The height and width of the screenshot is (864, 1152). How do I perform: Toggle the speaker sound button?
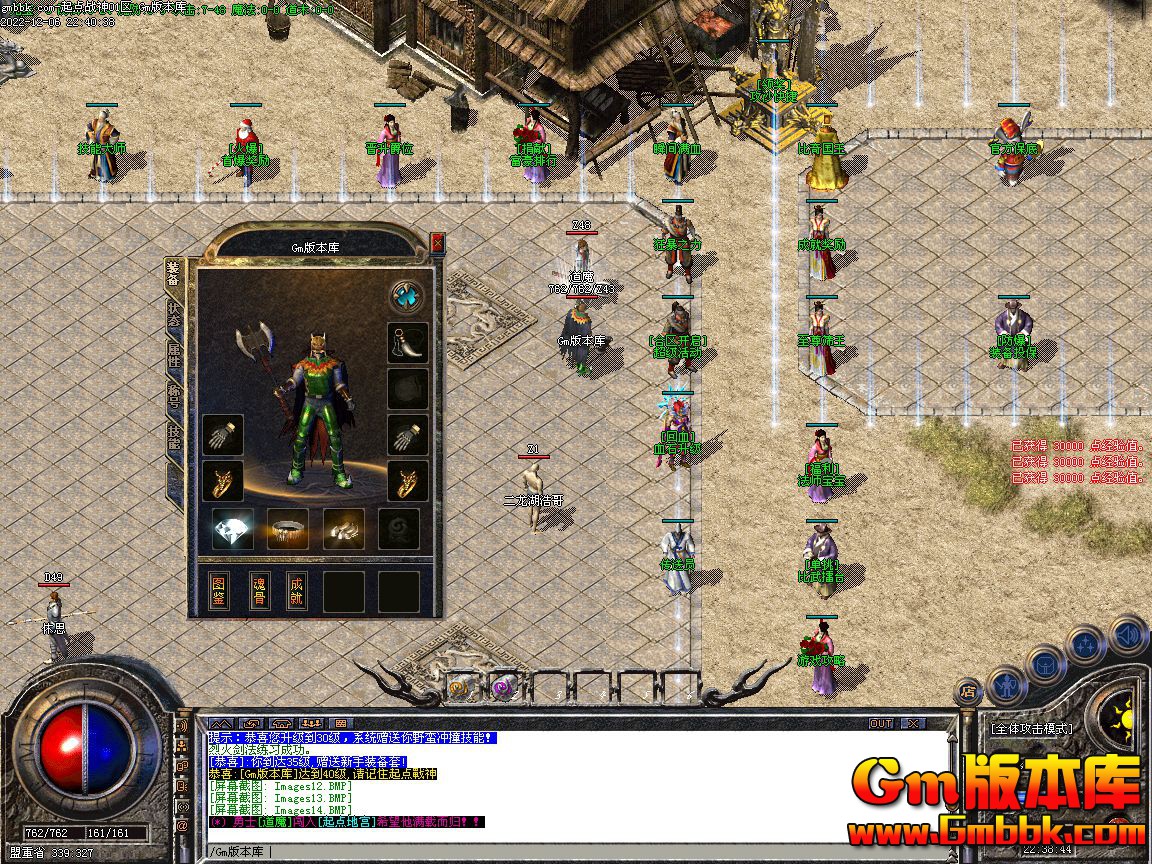point(1128,634)
